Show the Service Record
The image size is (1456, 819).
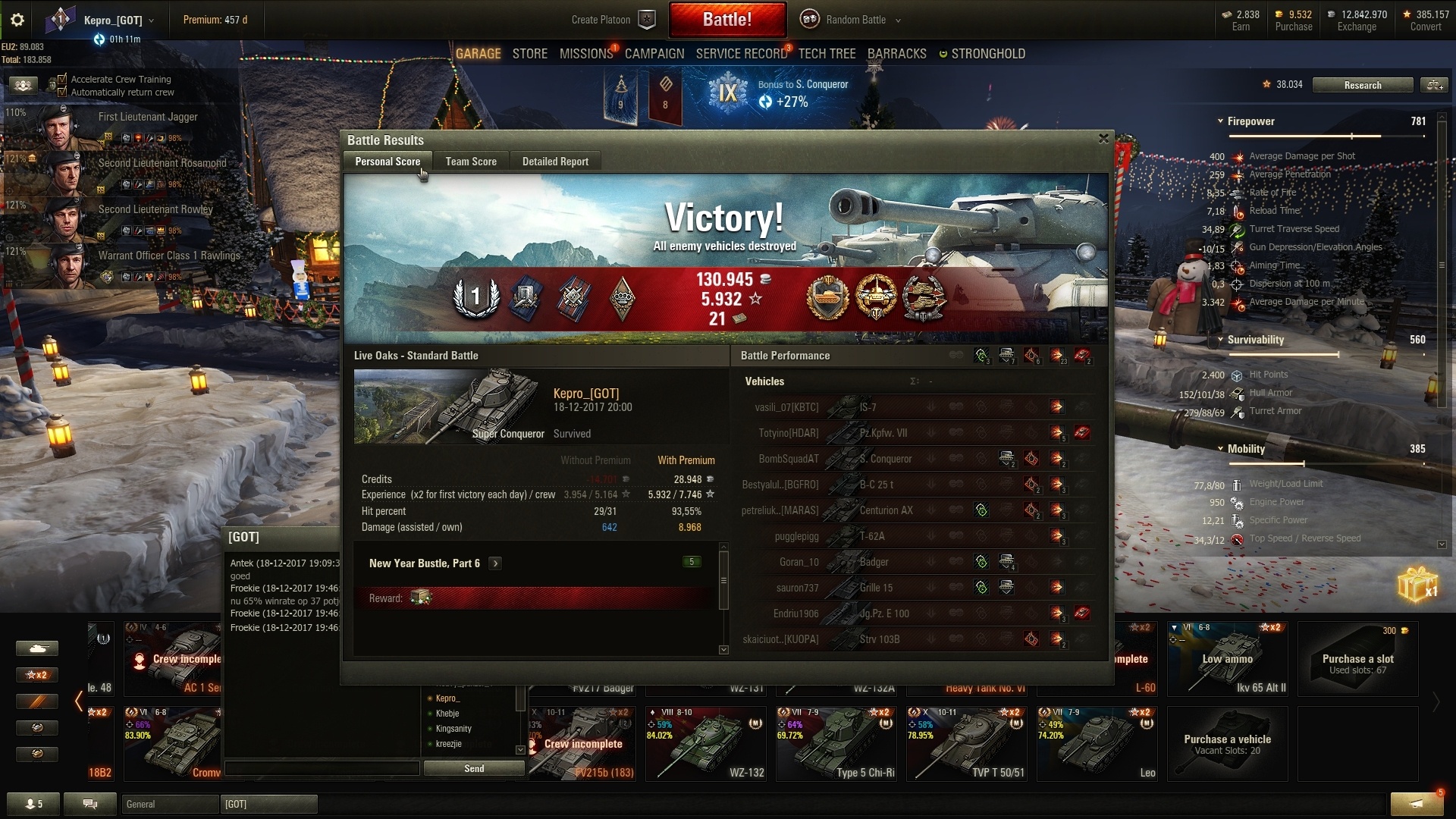tap(741, 54)
